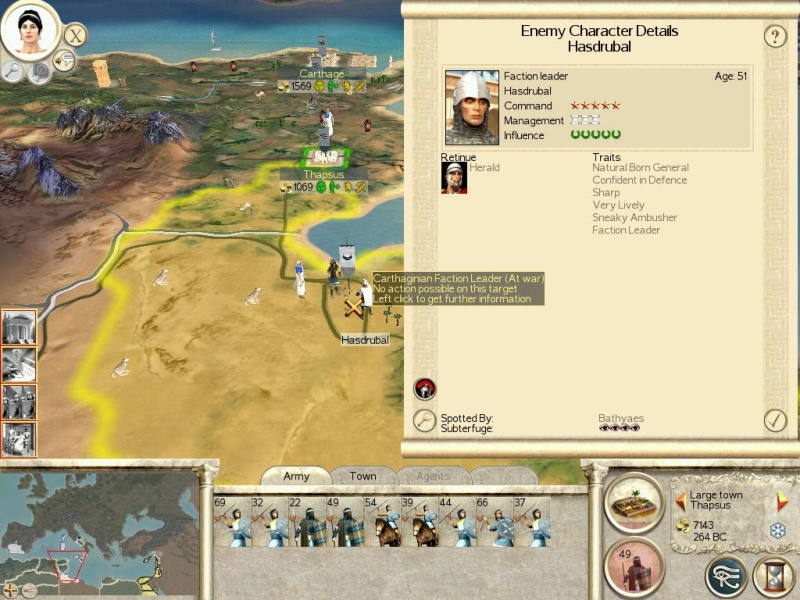Click Hasdrubal's portrait in the details panel
This screenshot has height=600, width=800.
[472, 107]
